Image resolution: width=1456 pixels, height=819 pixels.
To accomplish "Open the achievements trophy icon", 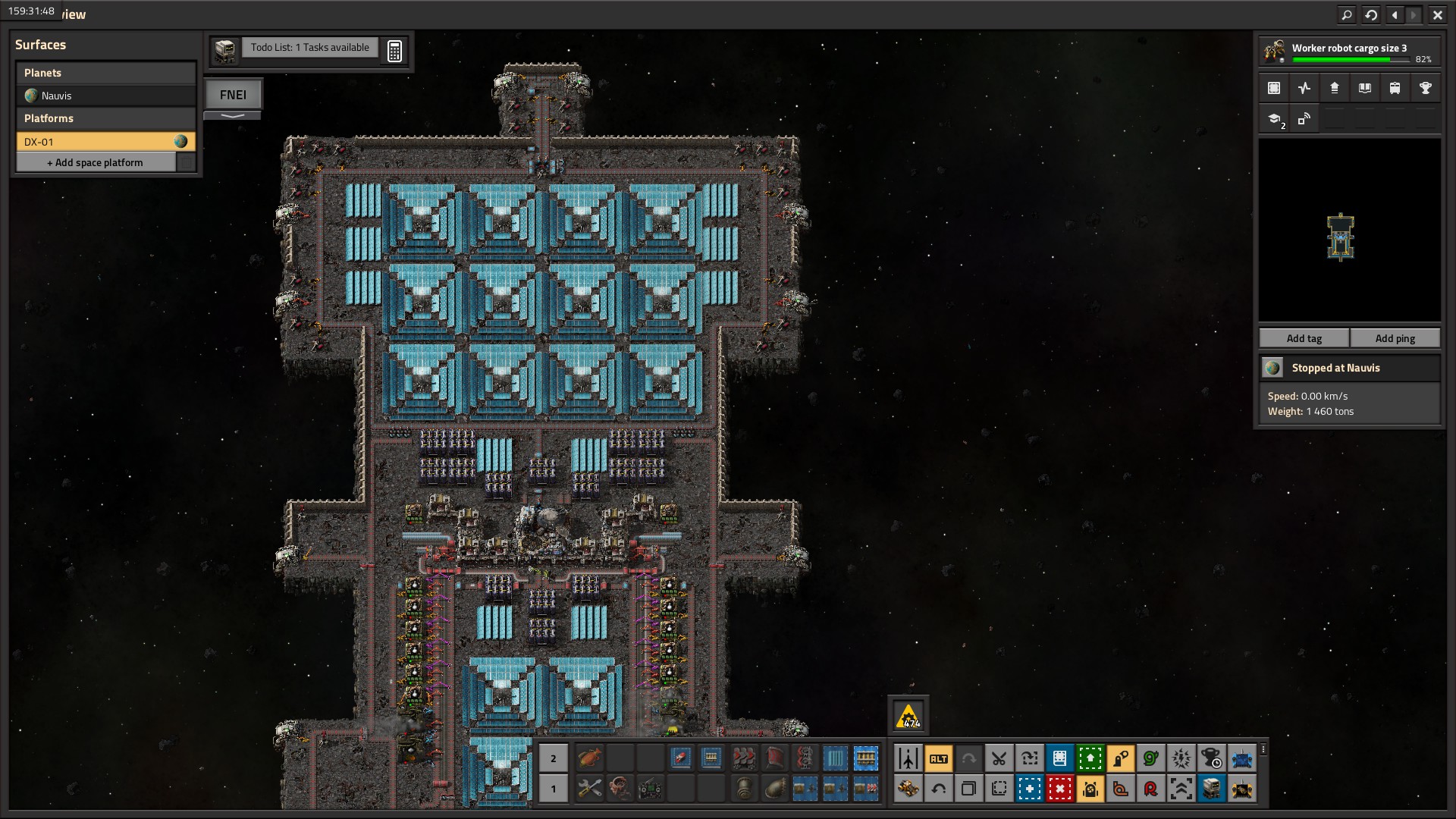I will click(x=1425, y=88).
